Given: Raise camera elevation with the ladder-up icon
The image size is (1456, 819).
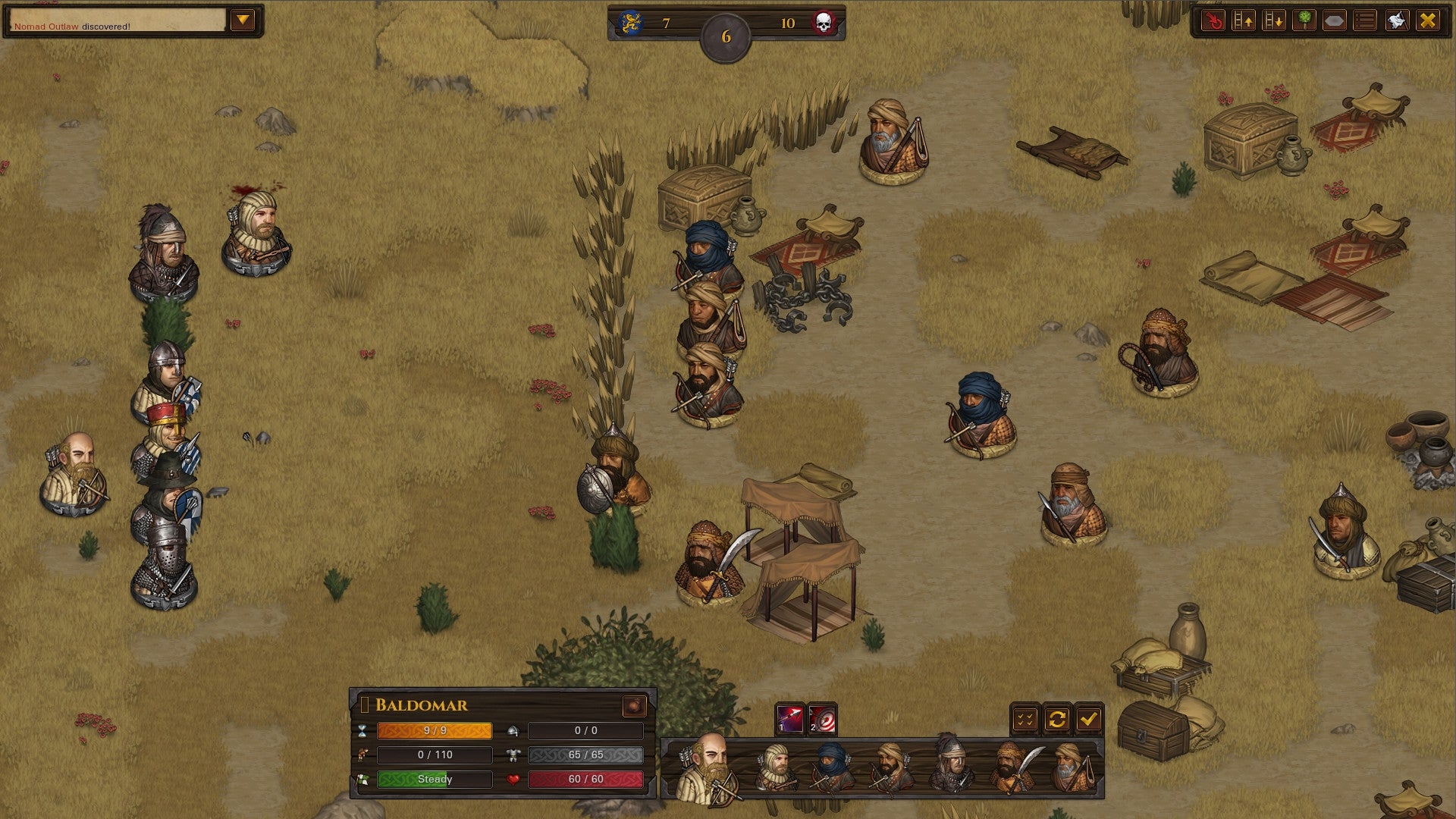Looking at the screenshot, I should pos(1245,21).
